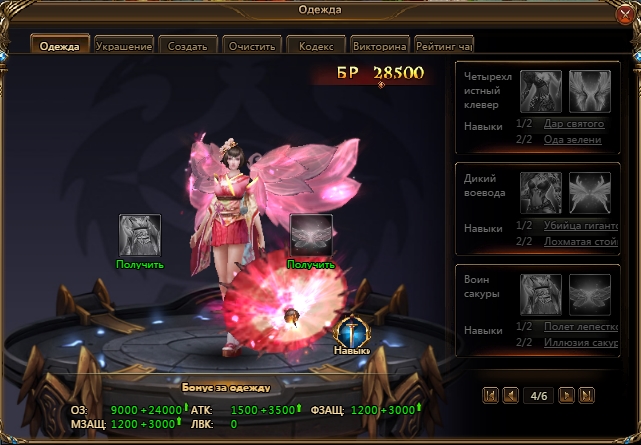641x445 pixels.
Task: Select the Одежда tab
Action: (60, 46)
